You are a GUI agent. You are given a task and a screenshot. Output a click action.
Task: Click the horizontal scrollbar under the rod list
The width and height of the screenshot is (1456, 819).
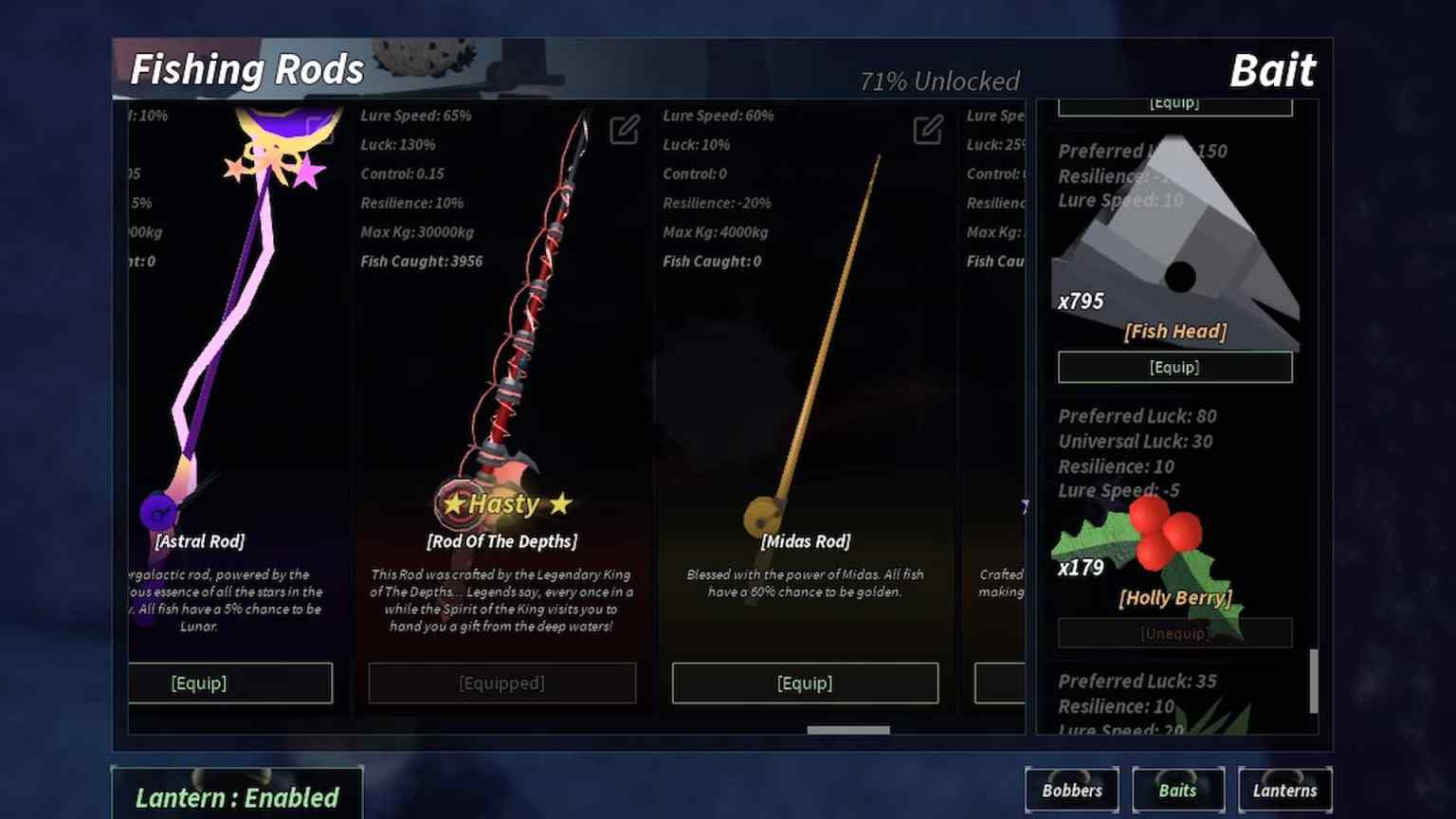point(846,730)
